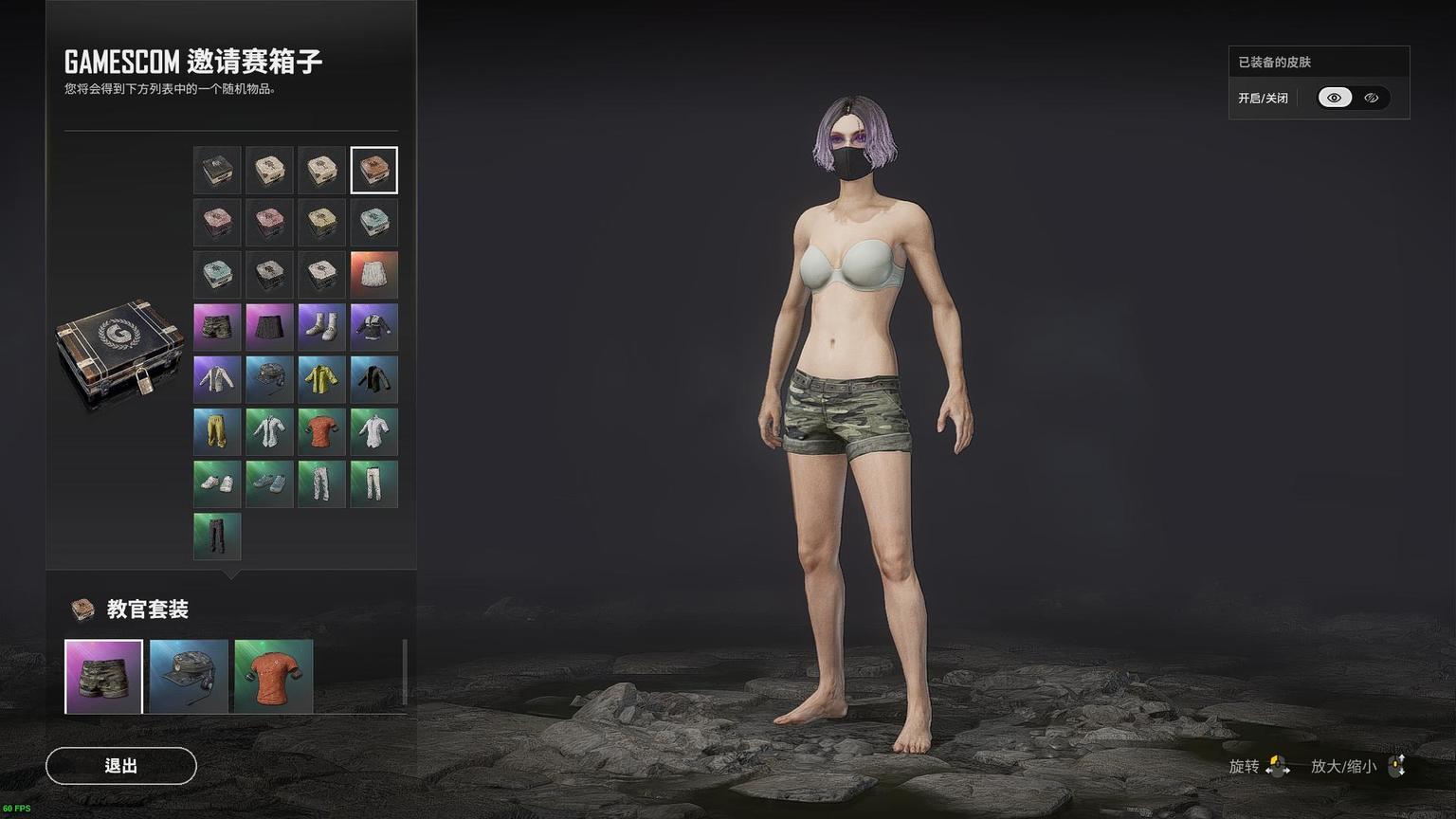Image resolution: width=1456 pixels, height=819 pixels.
Task: Hide equipped skins with the crossed-eye toggle
Action: pos(1371,98)
